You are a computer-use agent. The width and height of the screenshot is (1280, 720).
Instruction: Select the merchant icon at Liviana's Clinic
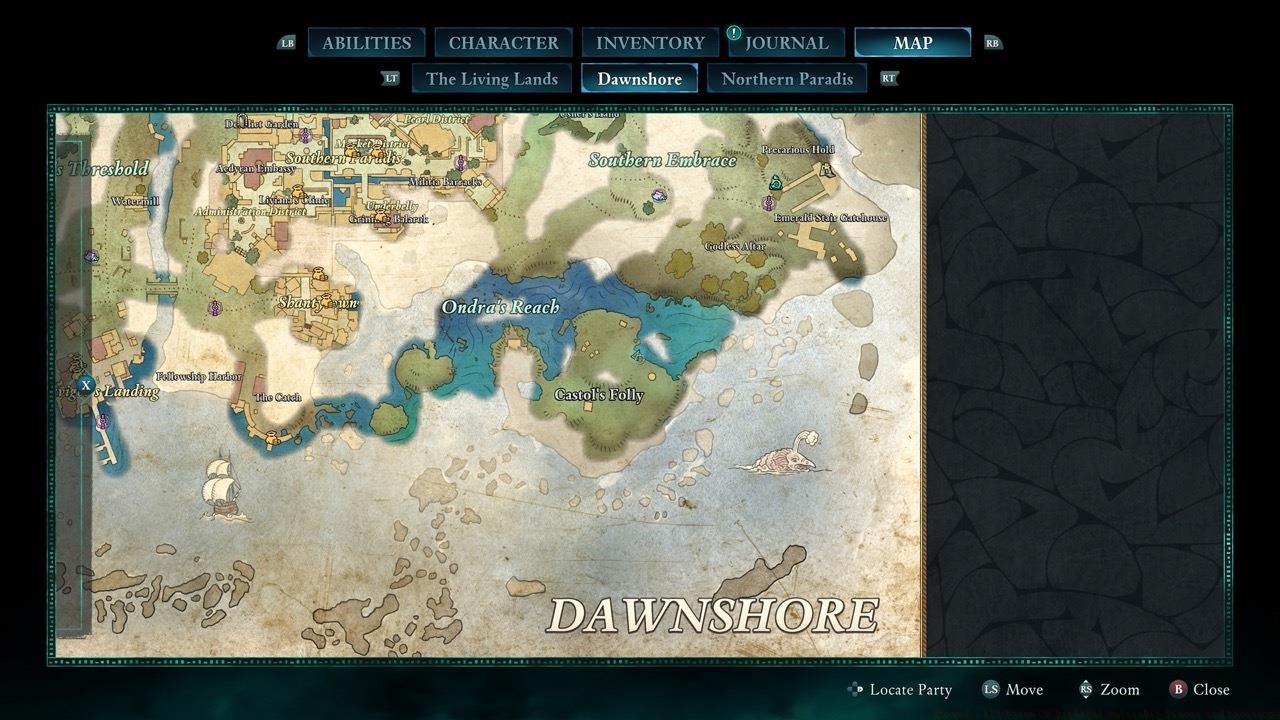coord(297,193)
